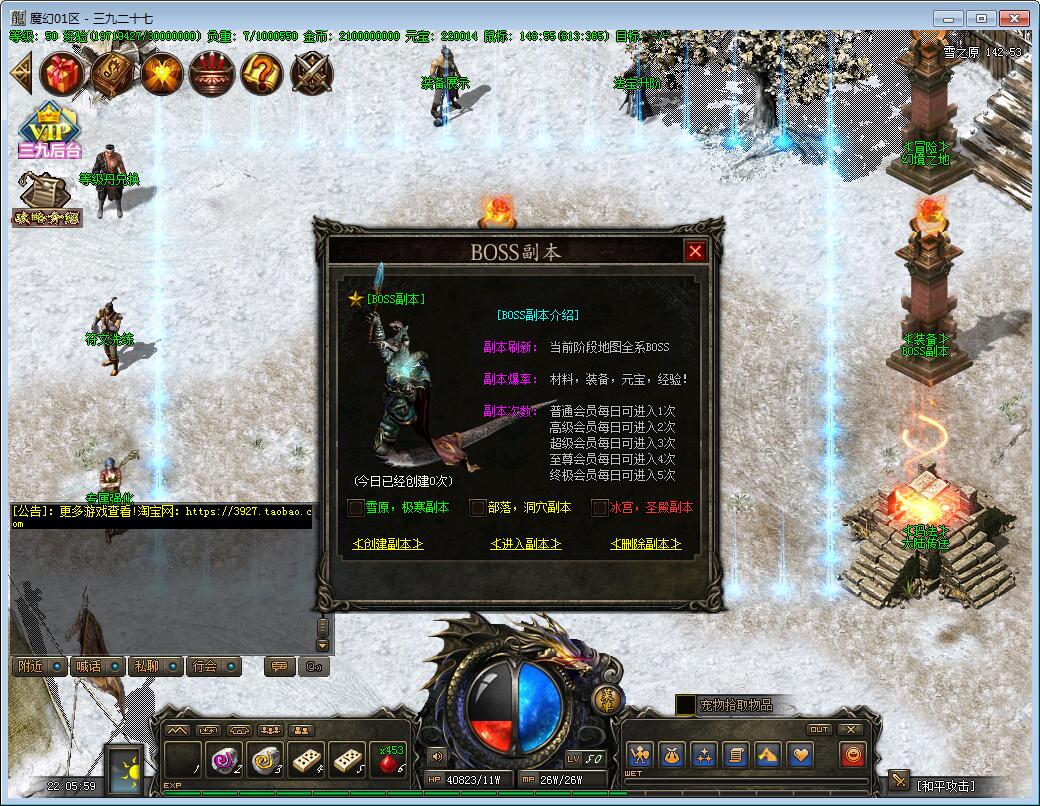Minimize the game window

click(x=950, y=18)
